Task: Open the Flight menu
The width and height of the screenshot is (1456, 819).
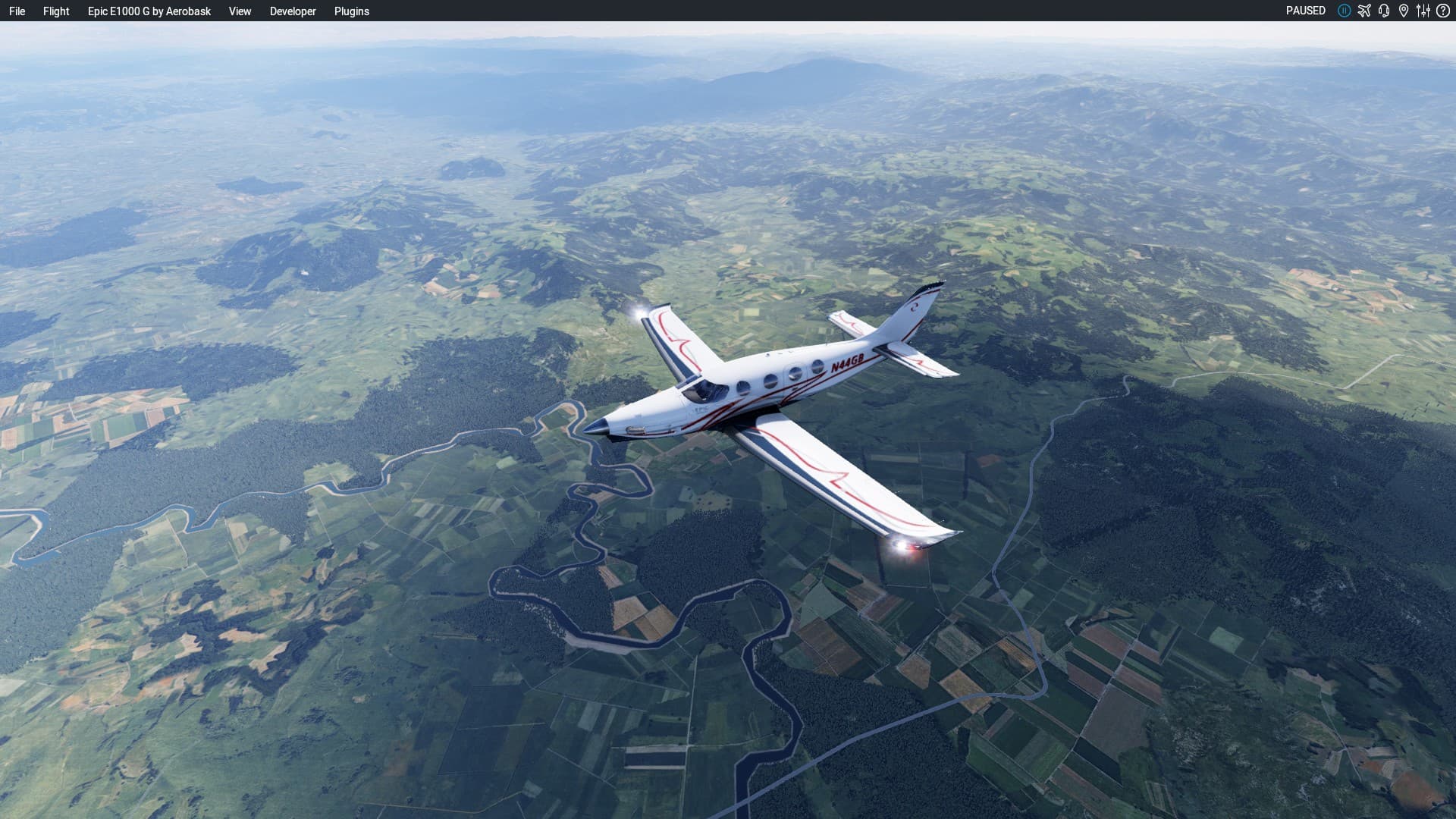Action: click(x=56, y=11)
